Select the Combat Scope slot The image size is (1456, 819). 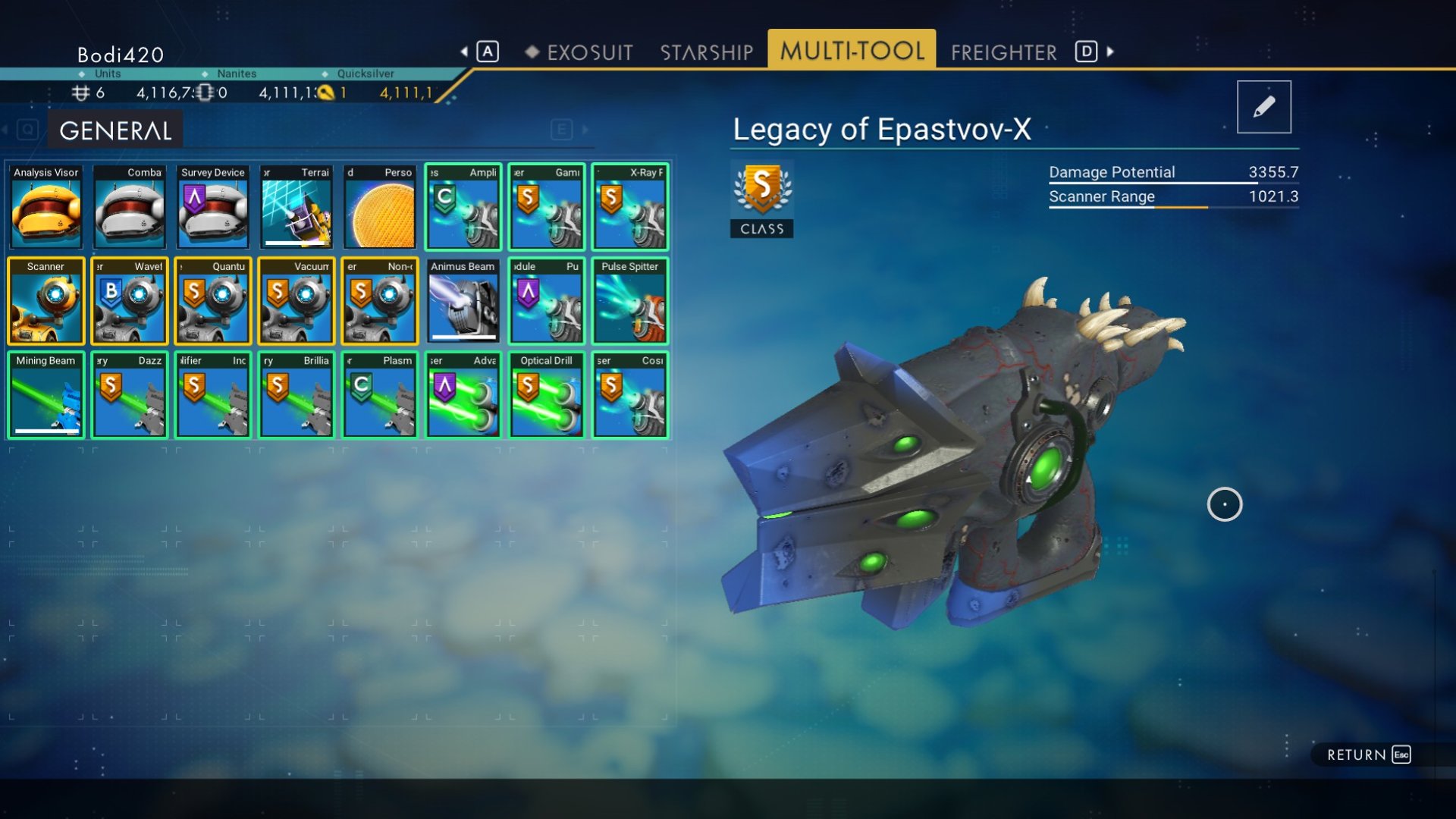(x=130, y=207)
